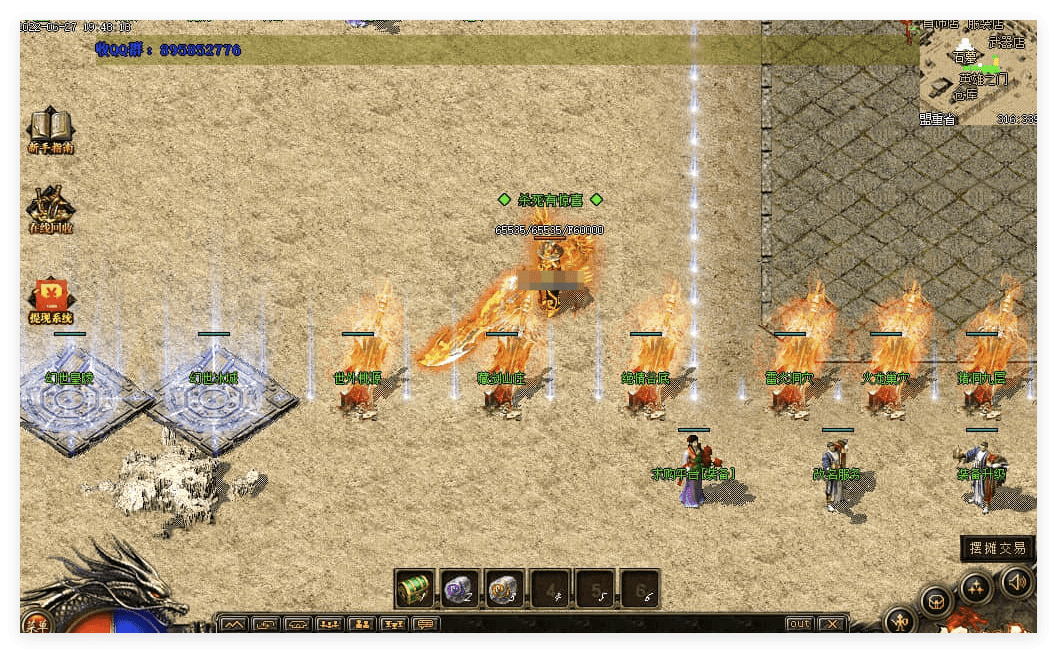Select the green treasure chest hotbar slot
The image size is (1057, 653).
coord(414,589)
